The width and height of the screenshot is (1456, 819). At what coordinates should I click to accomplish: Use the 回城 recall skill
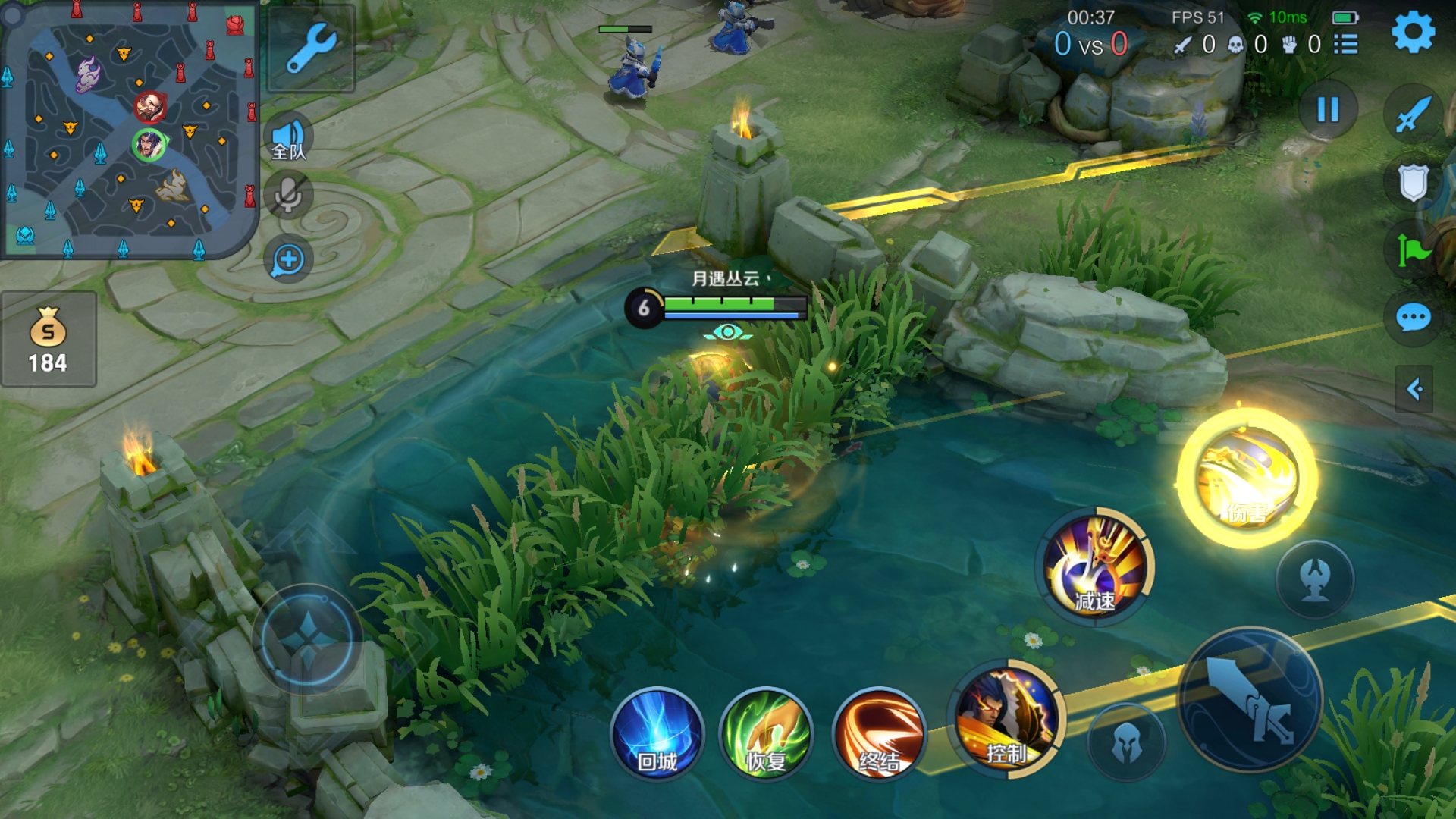[x=657, y=734]
